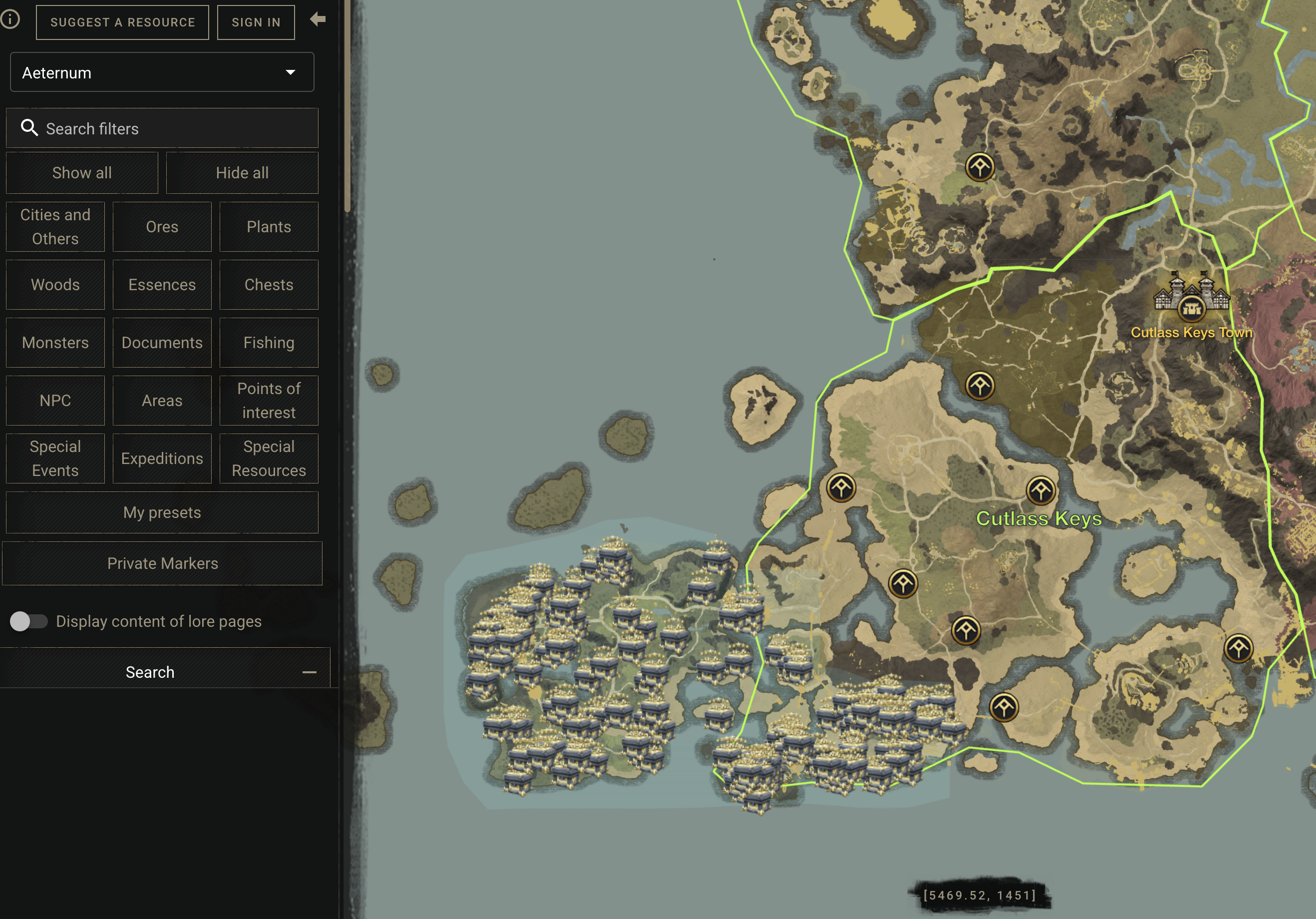This screenshot has height=919, width=1316.
Task: Click the search magnifier icon
Action: [30, 128]
